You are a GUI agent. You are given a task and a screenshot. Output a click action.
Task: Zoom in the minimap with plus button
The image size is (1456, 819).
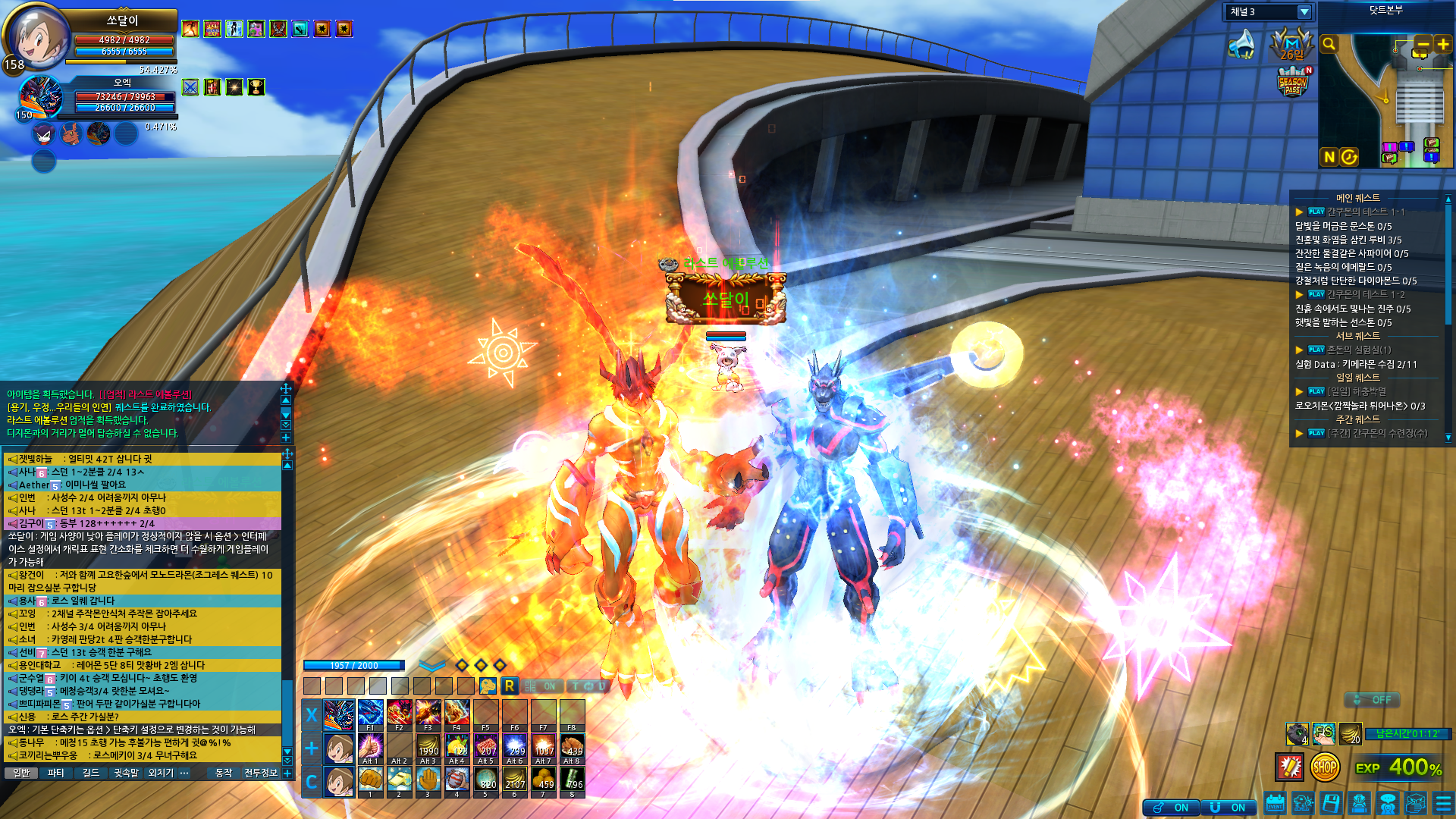1442,45
